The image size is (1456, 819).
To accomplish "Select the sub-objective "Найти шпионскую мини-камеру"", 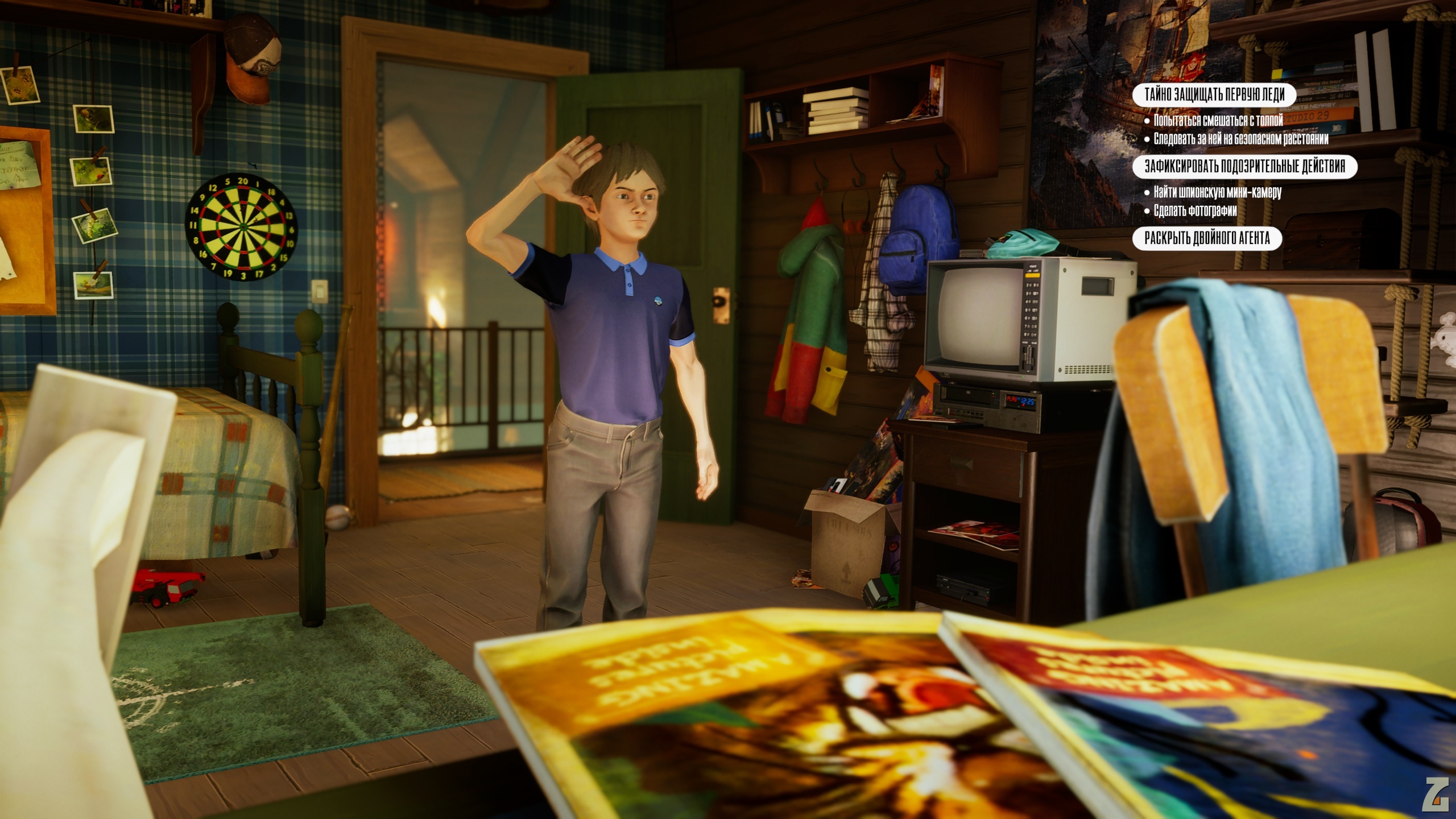I will pos(1217,192).
